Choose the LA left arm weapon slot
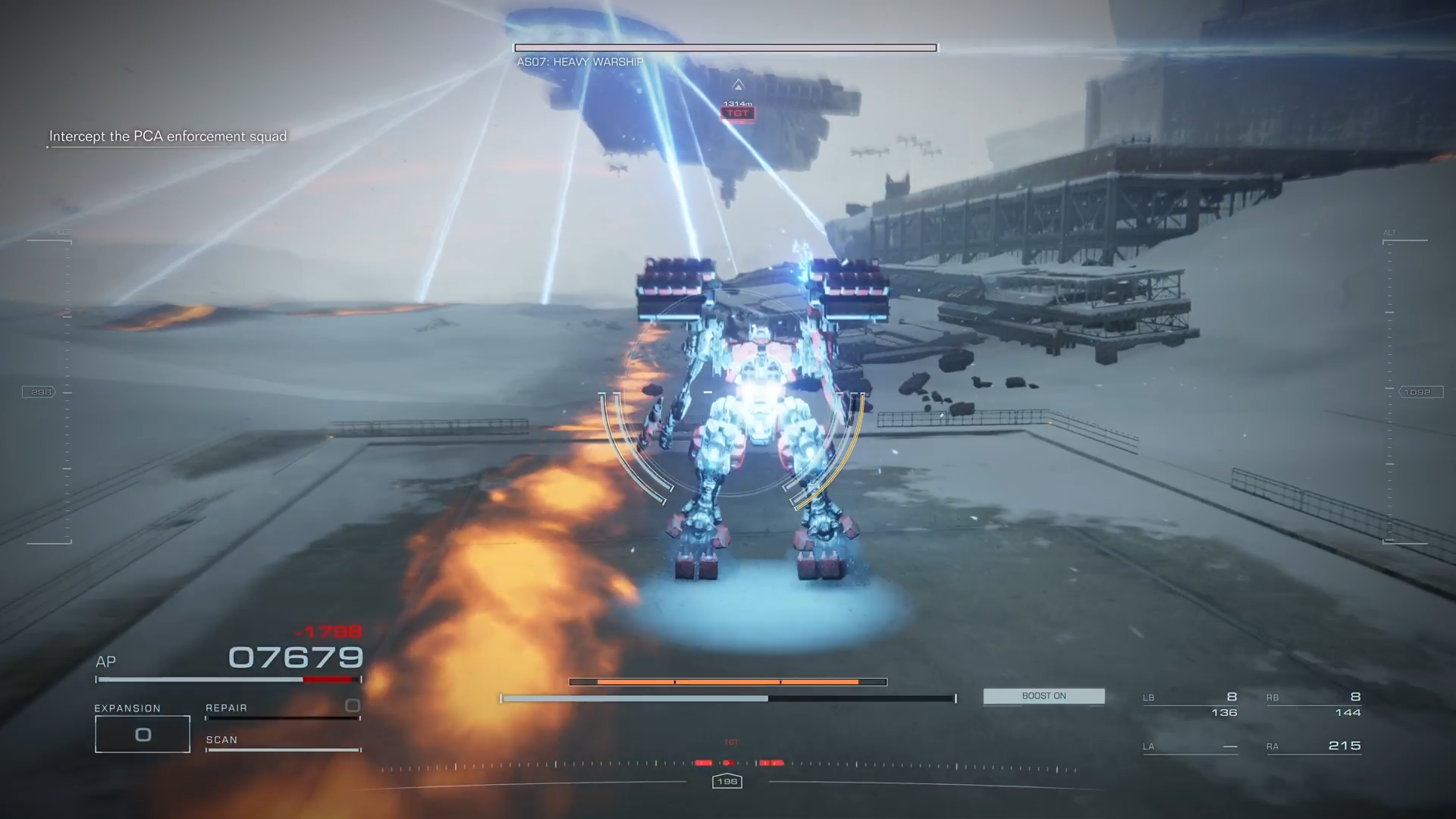1456x819 pixels. (1190, 746)
